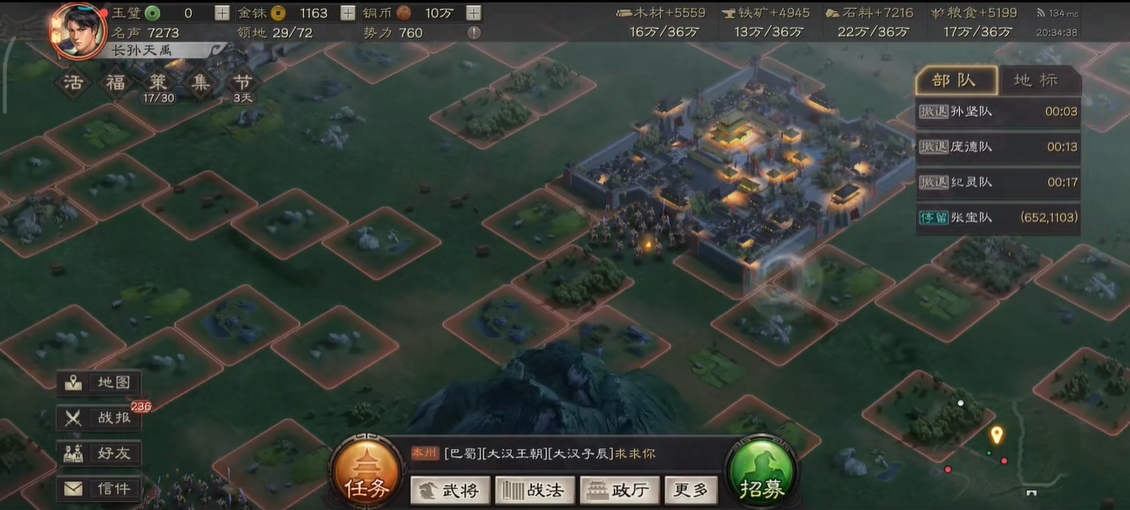The height and width of the screenshot is (510, 1130).
Task: Open the 策 strategy icon showing 17/30
Action: [x=159, y=83]
